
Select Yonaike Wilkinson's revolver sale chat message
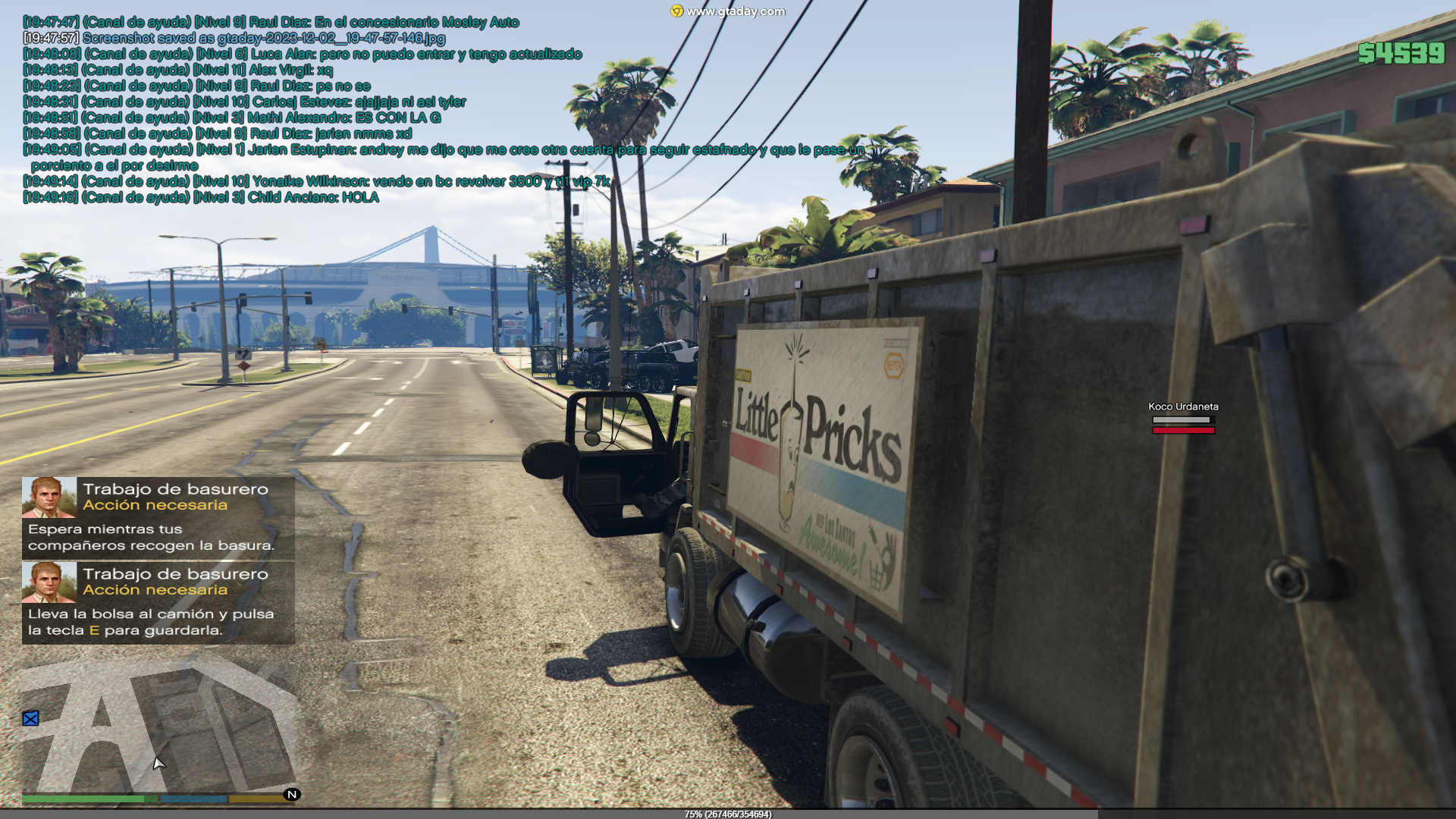[x=316, y=181]
